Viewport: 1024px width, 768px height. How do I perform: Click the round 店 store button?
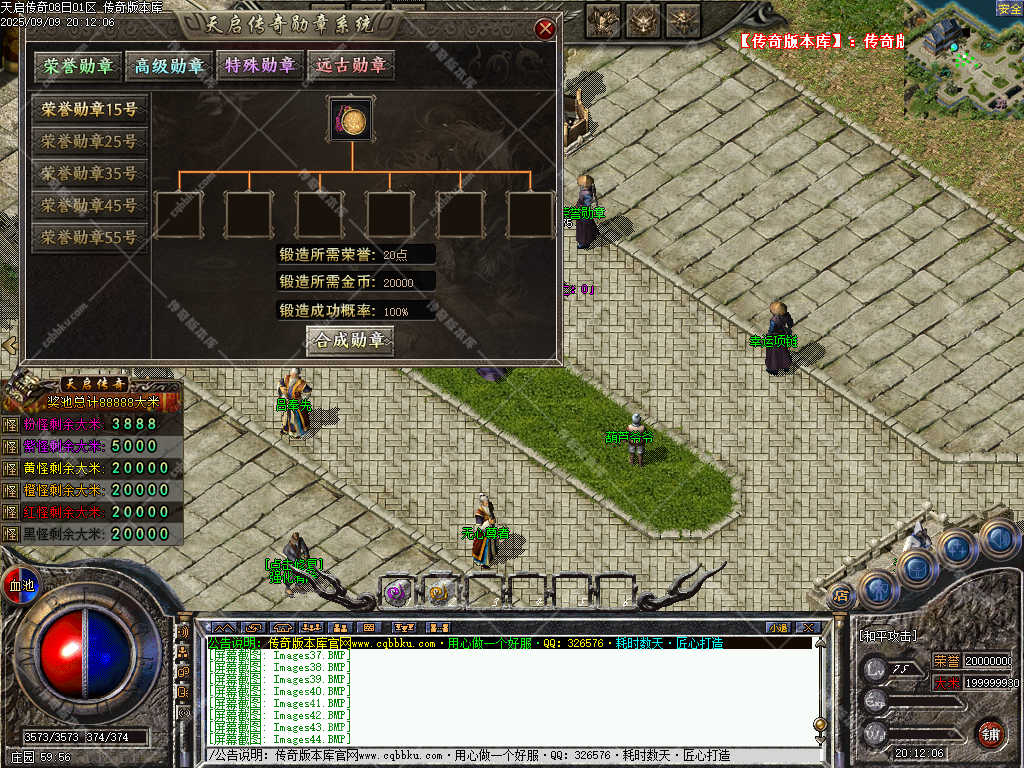842,594
